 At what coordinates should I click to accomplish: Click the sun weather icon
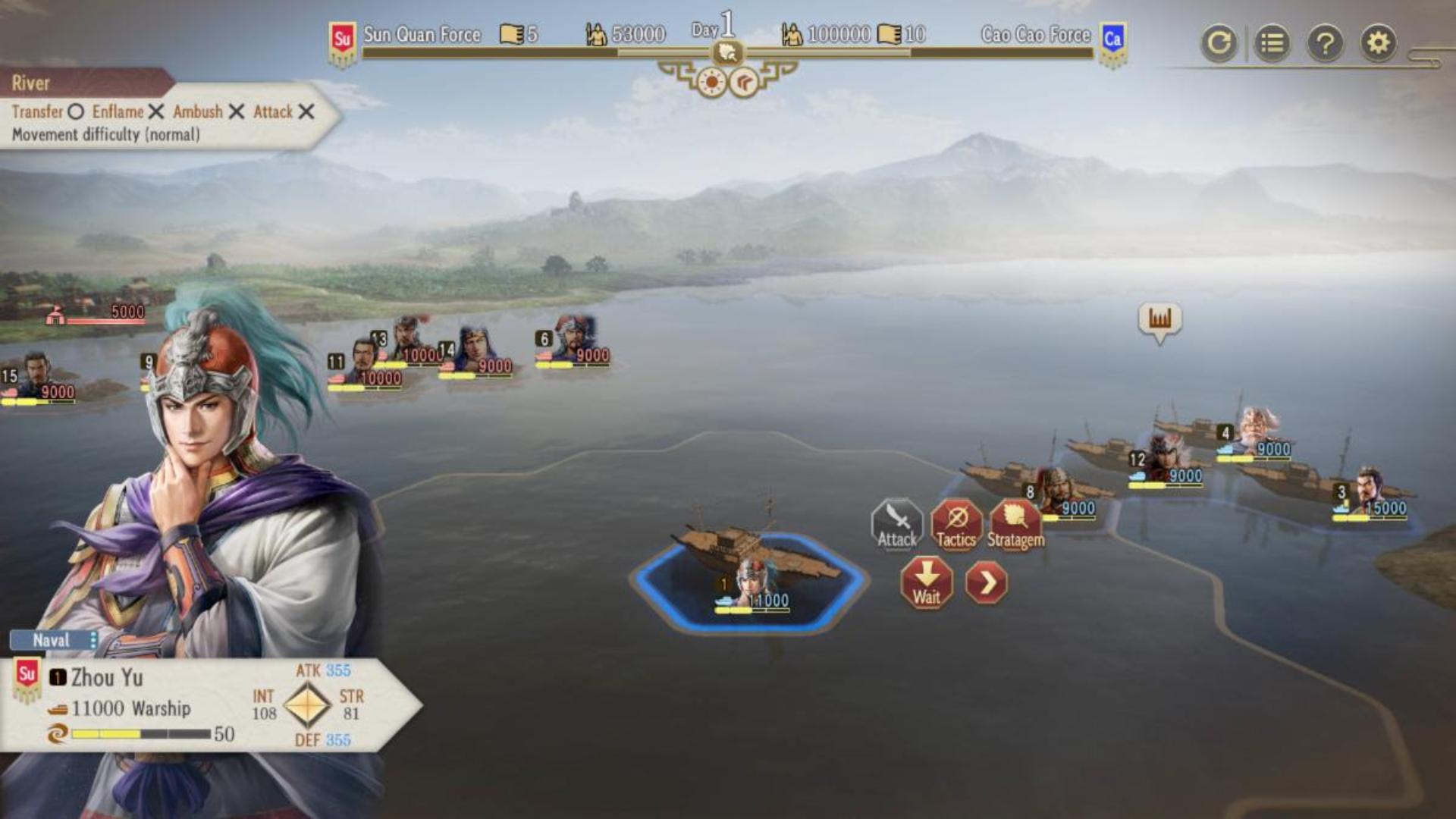tap(712, 82)
